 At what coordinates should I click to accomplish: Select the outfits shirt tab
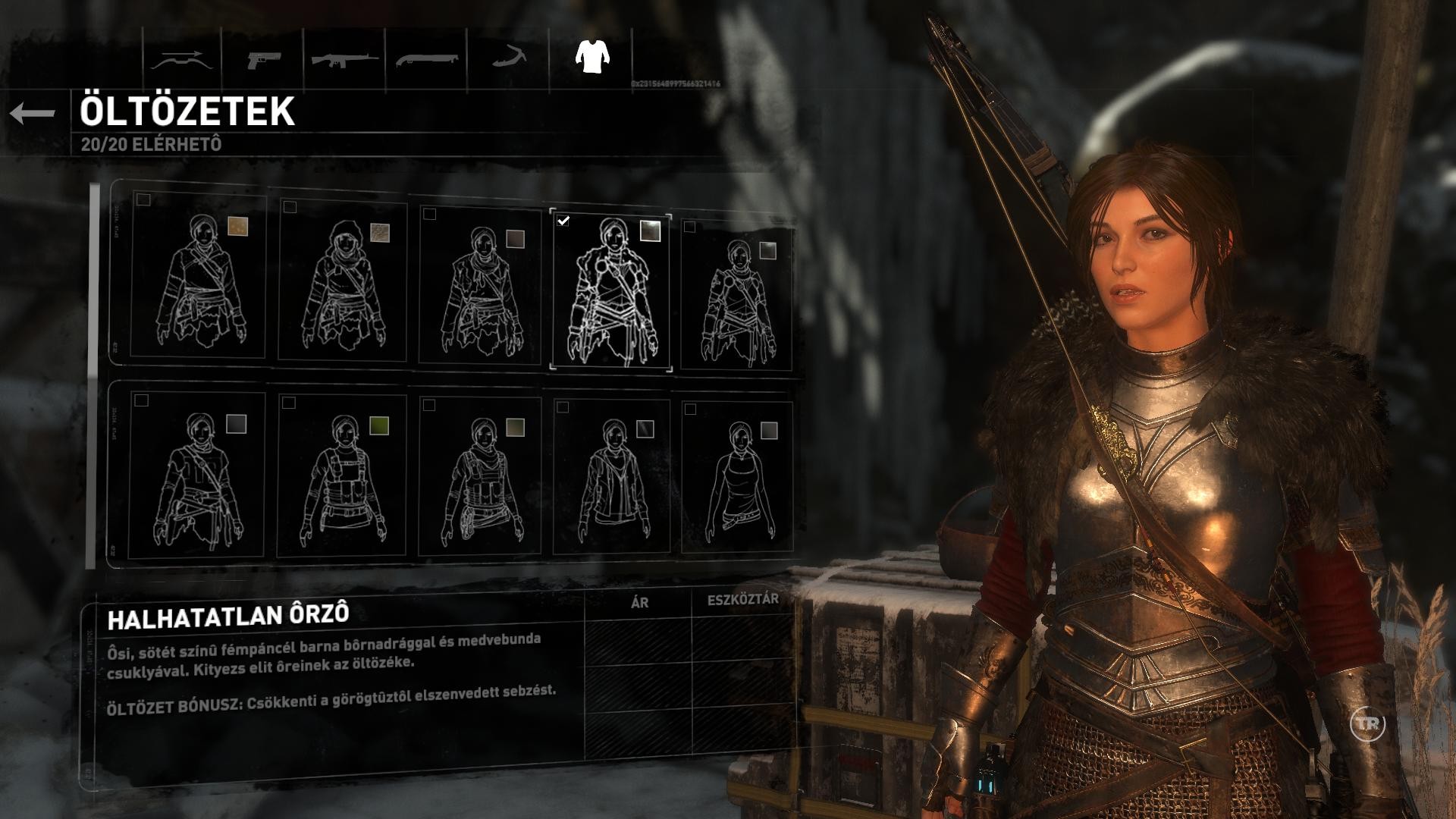[592, 56]
